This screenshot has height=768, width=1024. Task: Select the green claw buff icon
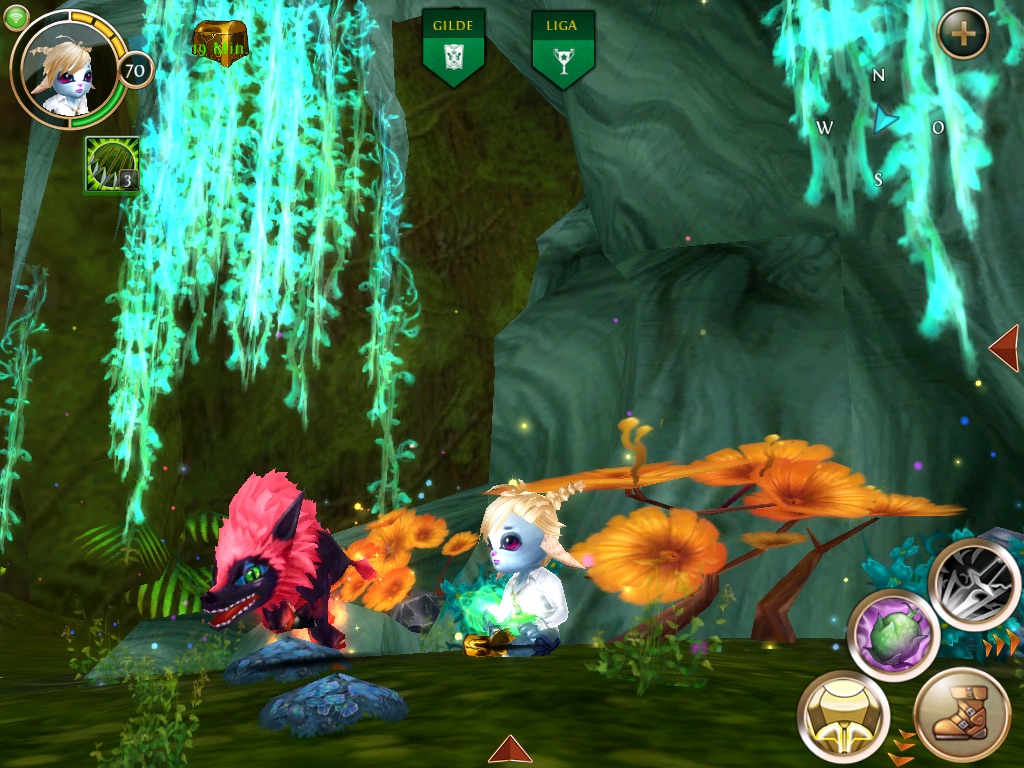click(111, 164)
